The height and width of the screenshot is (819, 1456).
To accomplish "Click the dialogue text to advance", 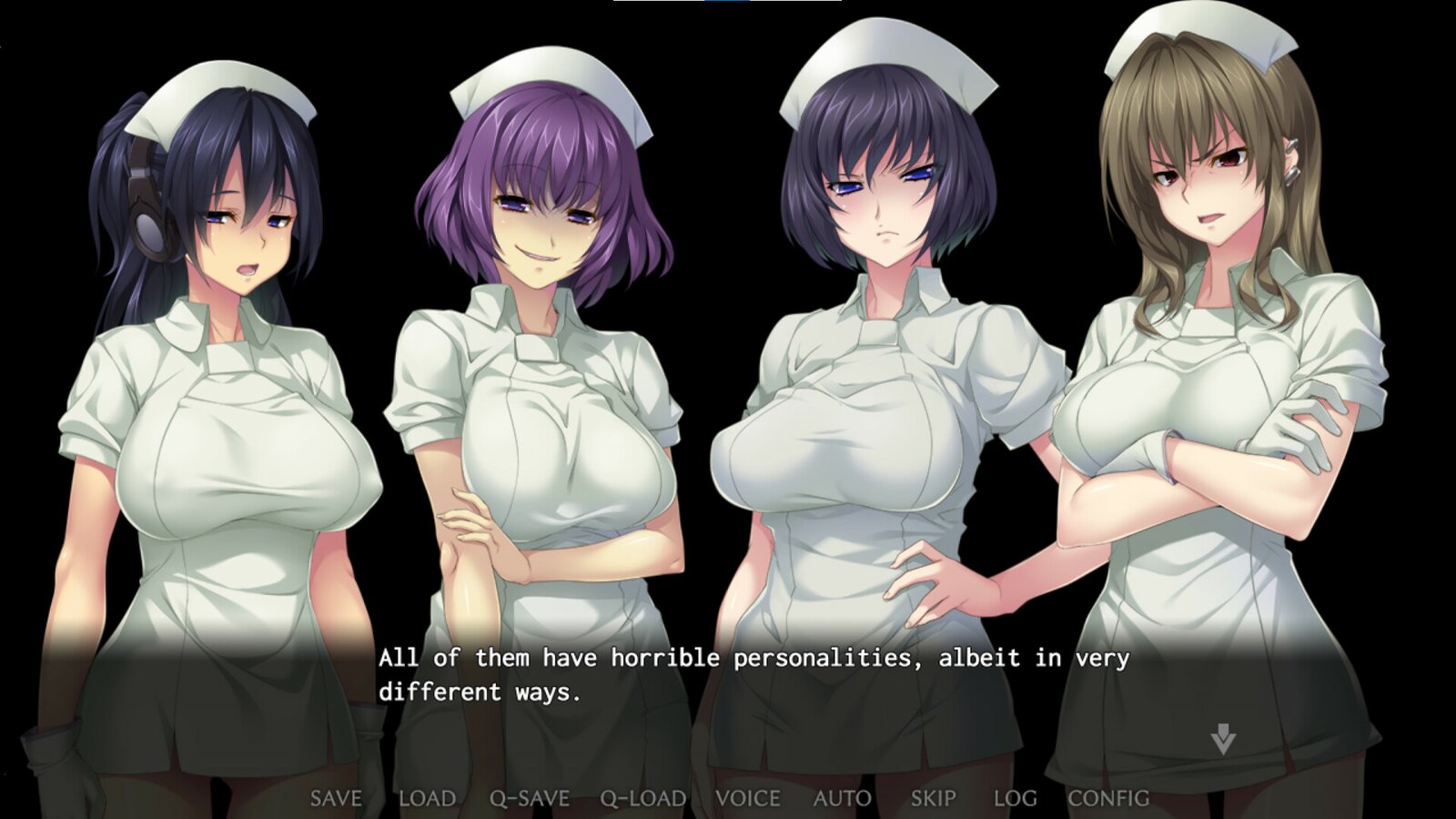I will (x=755, y=660).
